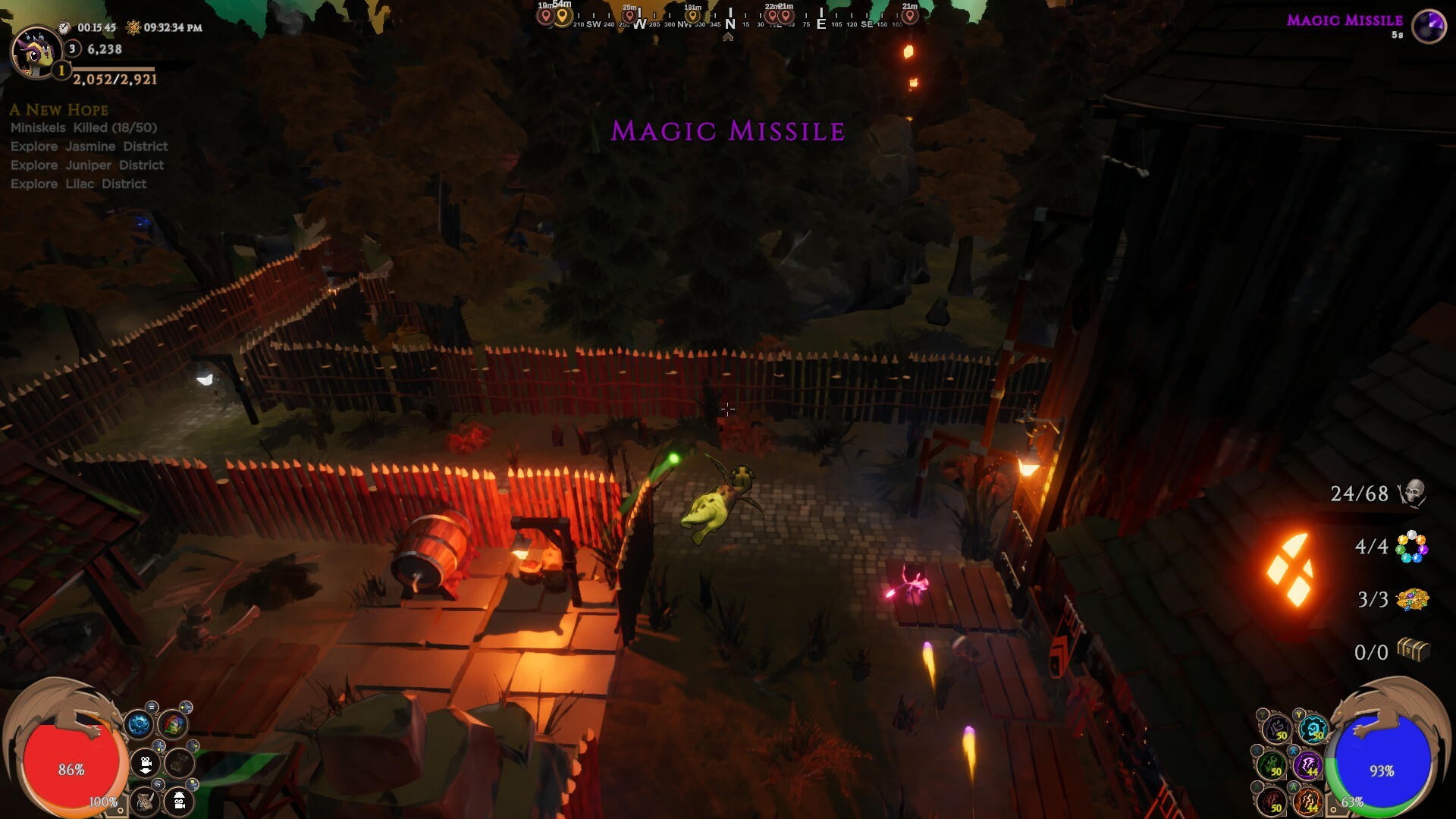Select the teal Y ability rune
This screenshot has height=819, width=1456.
[1313, 729]
